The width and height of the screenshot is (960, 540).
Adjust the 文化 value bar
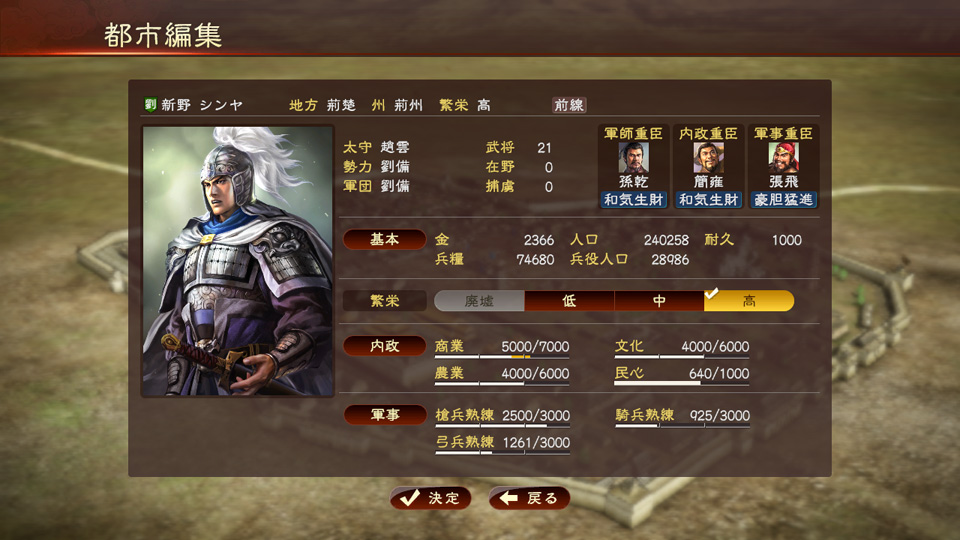(682, 355)
